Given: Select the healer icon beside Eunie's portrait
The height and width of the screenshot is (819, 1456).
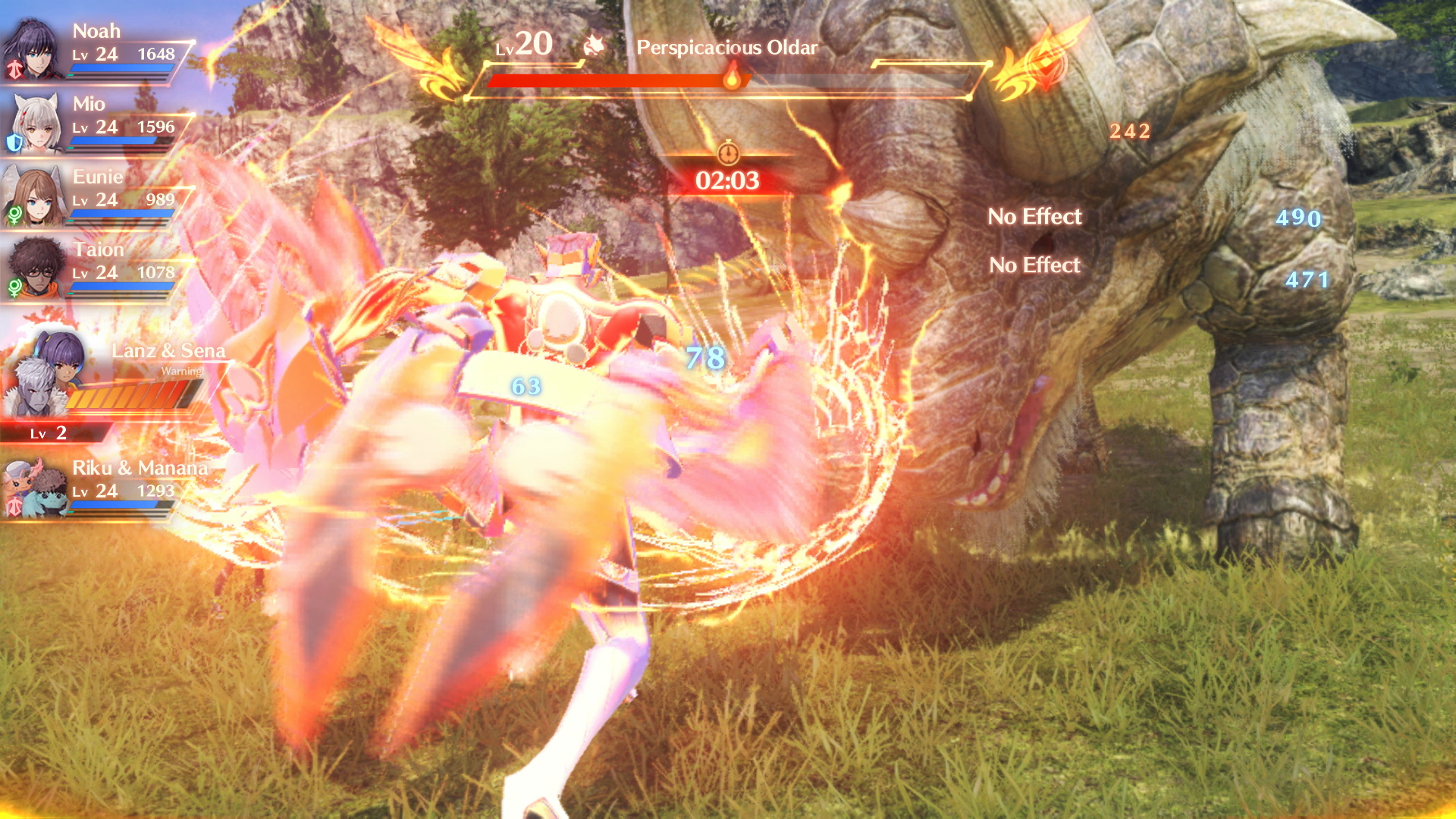Looking at the screenshot, I should pyautogui.click(x=16, y=215).
